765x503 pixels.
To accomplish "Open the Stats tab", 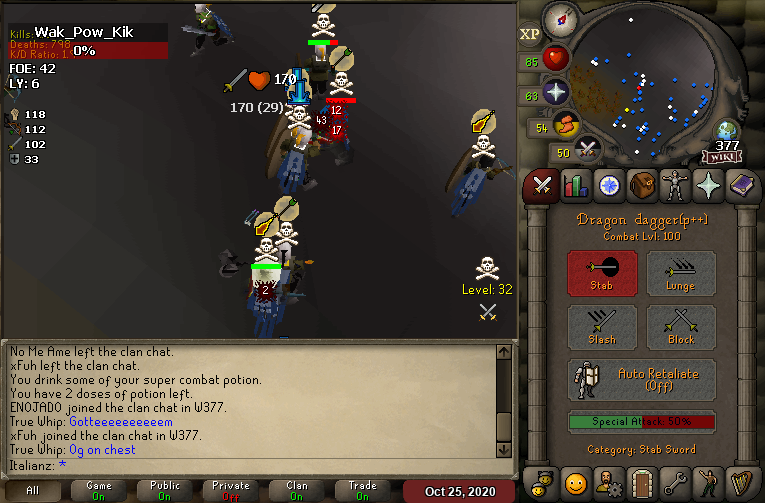I will coord(575,186).
